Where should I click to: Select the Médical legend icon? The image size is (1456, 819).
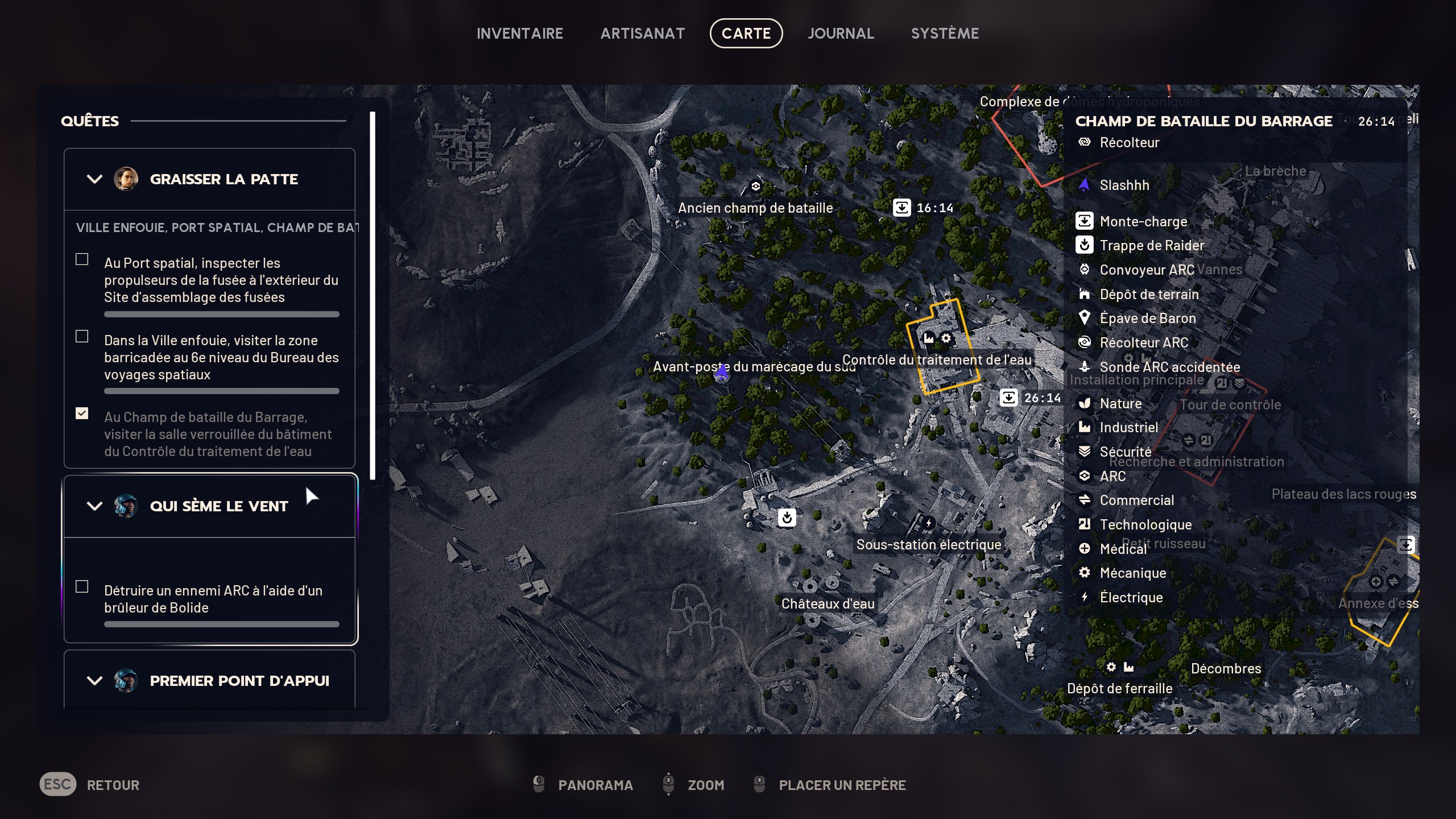point(1085,548)
